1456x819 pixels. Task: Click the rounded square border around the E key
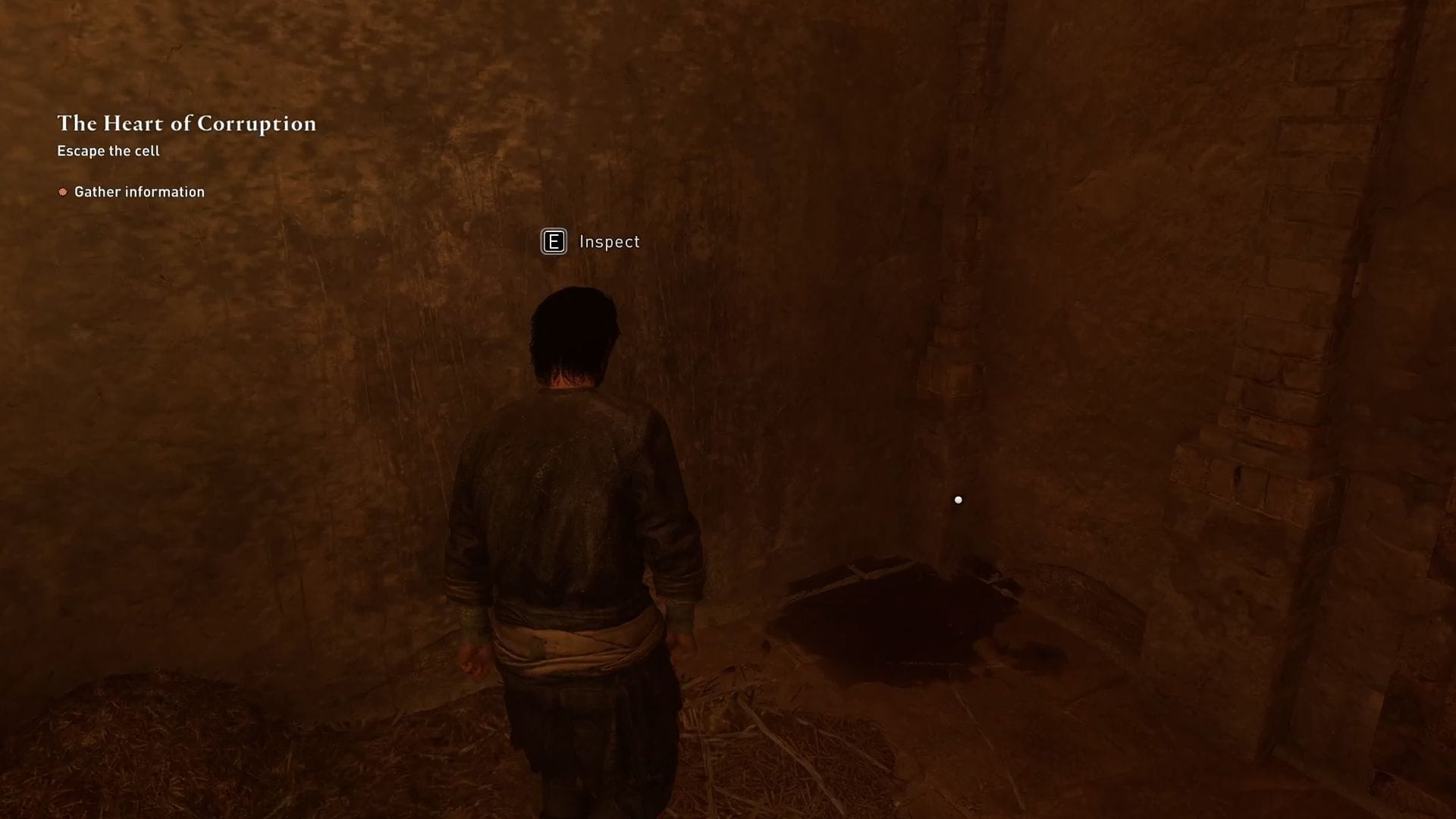point(554,243)
